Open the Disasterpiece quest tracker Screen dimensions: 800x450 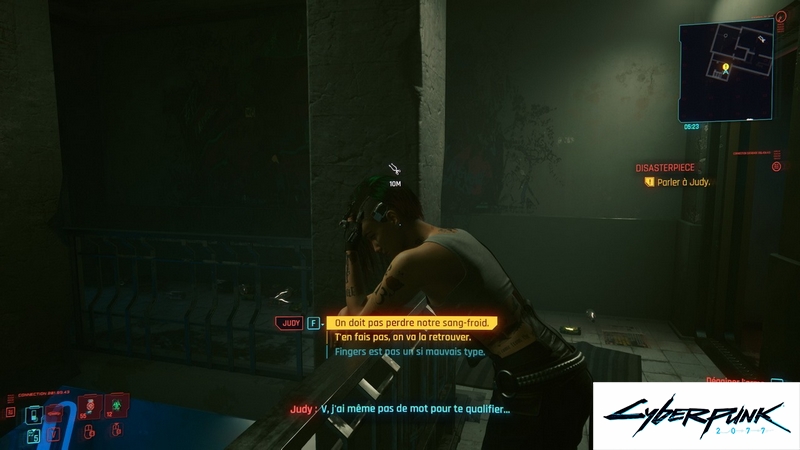665,168
